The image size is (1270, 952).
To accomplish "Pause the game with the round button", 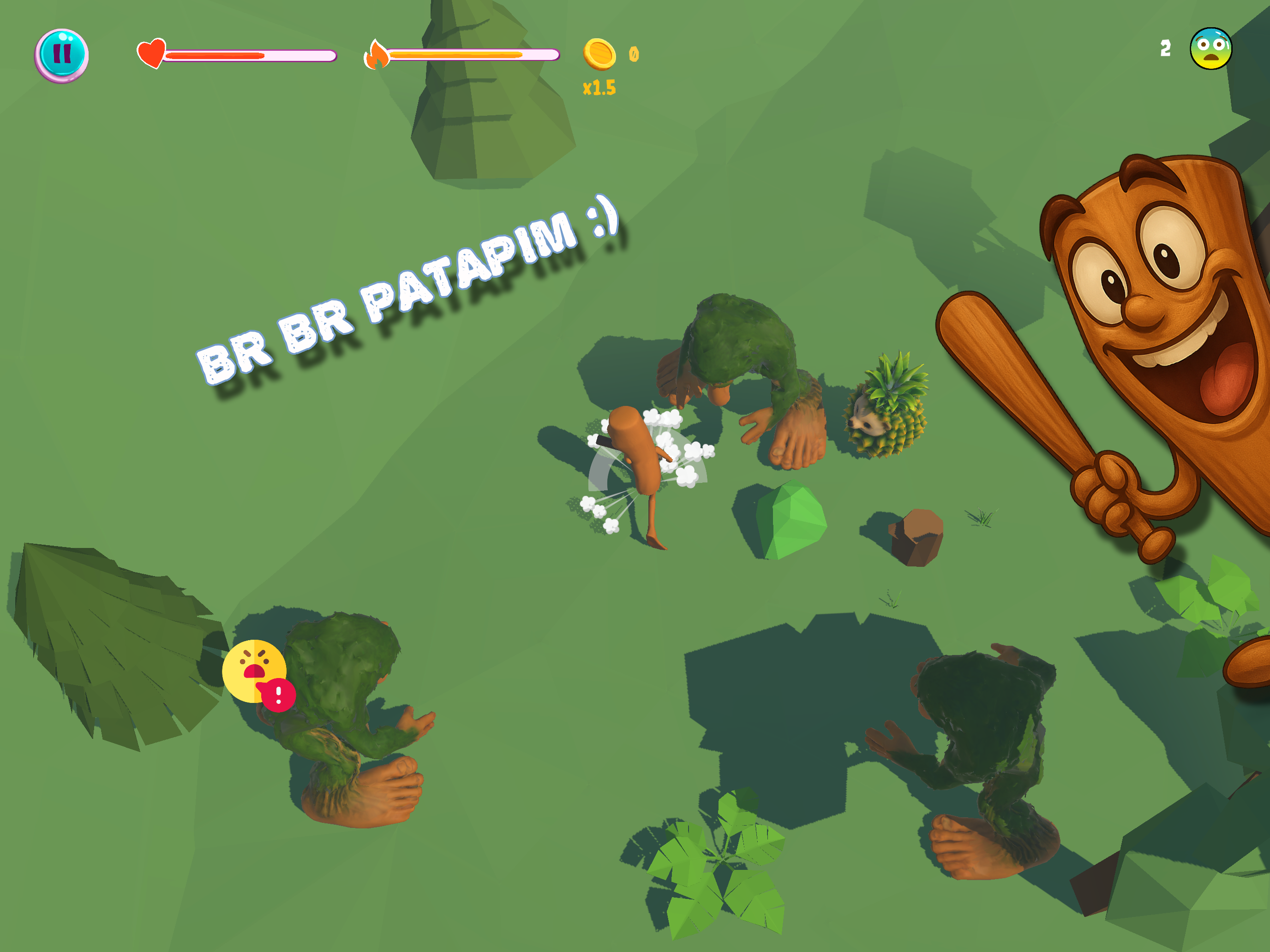I will point(61,55).
